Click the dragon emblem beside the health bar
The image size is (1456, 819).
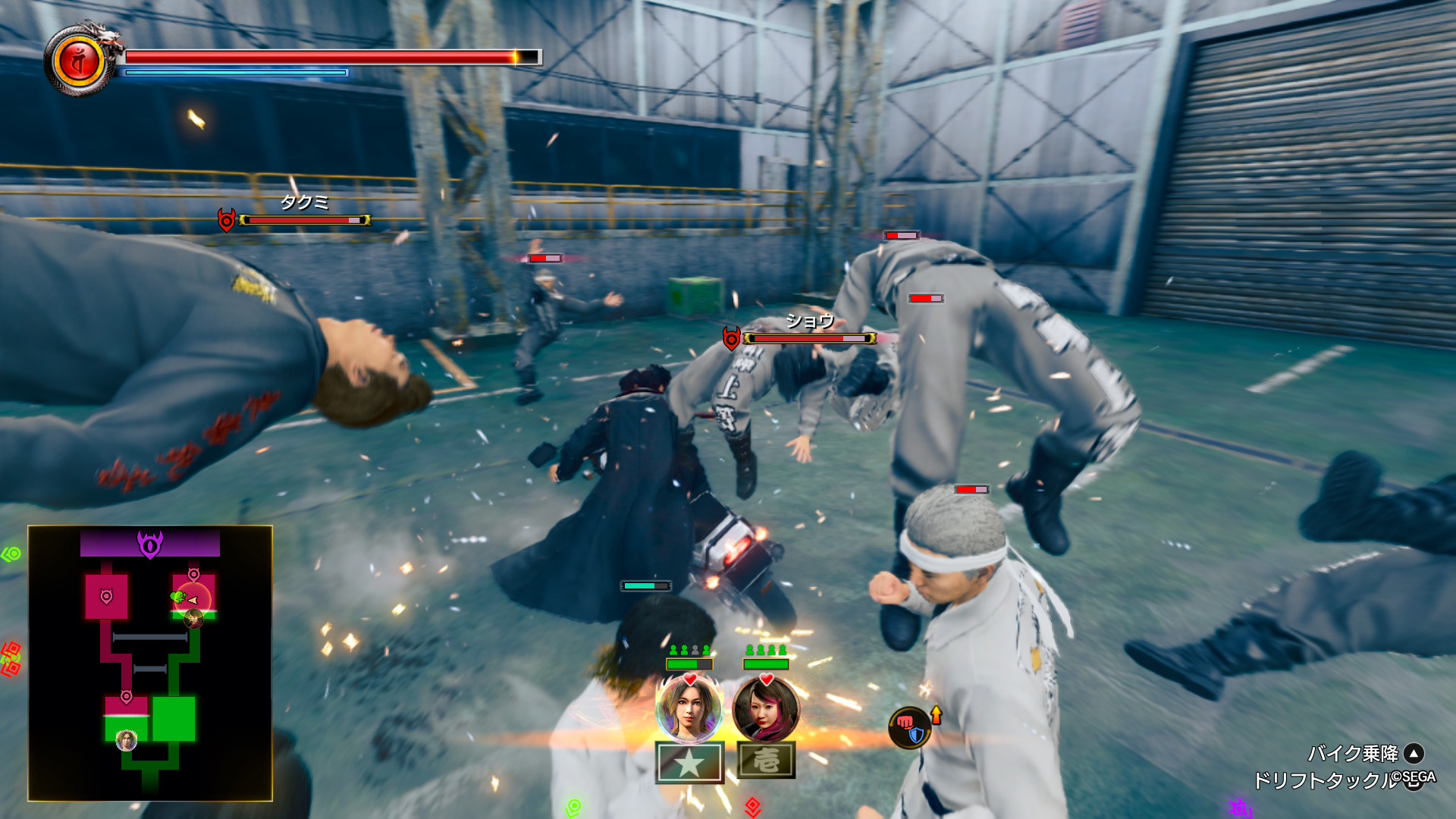[x=80, y=61]
